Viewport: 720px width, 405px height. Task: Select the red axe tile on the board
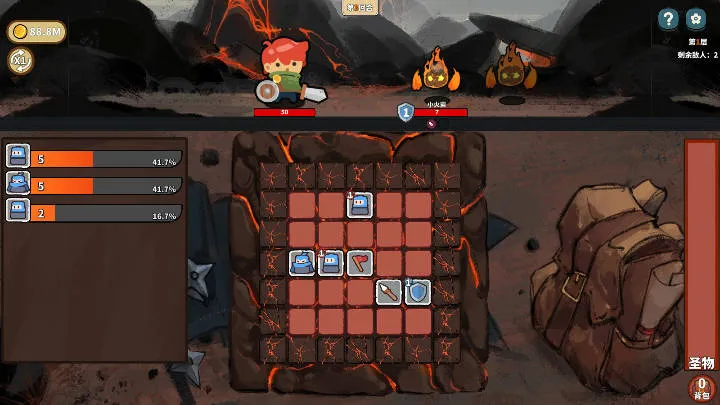[x=360, y=263]
